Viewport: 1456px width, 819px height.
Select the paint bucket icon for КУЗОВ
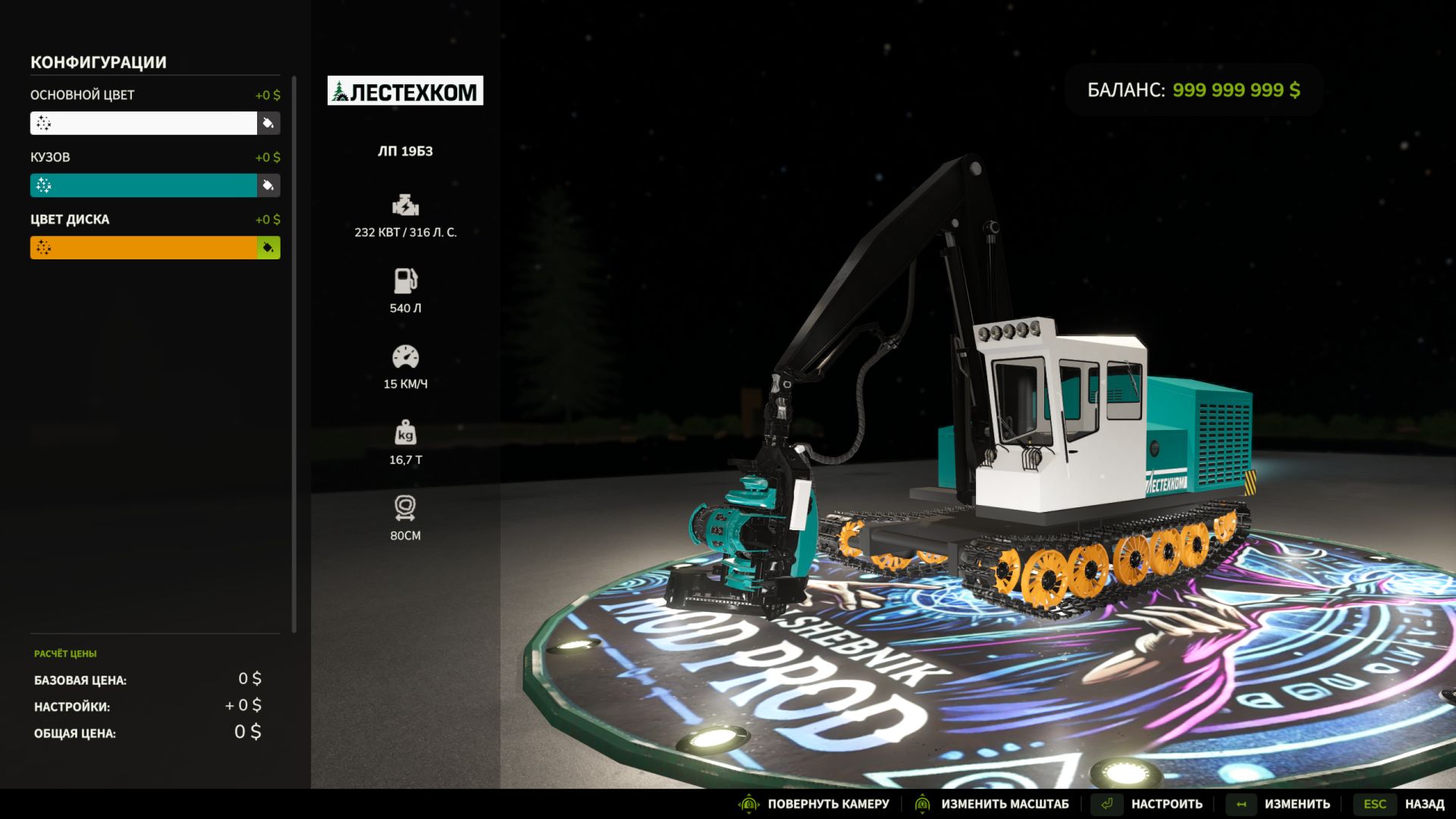tap(269, 185)
